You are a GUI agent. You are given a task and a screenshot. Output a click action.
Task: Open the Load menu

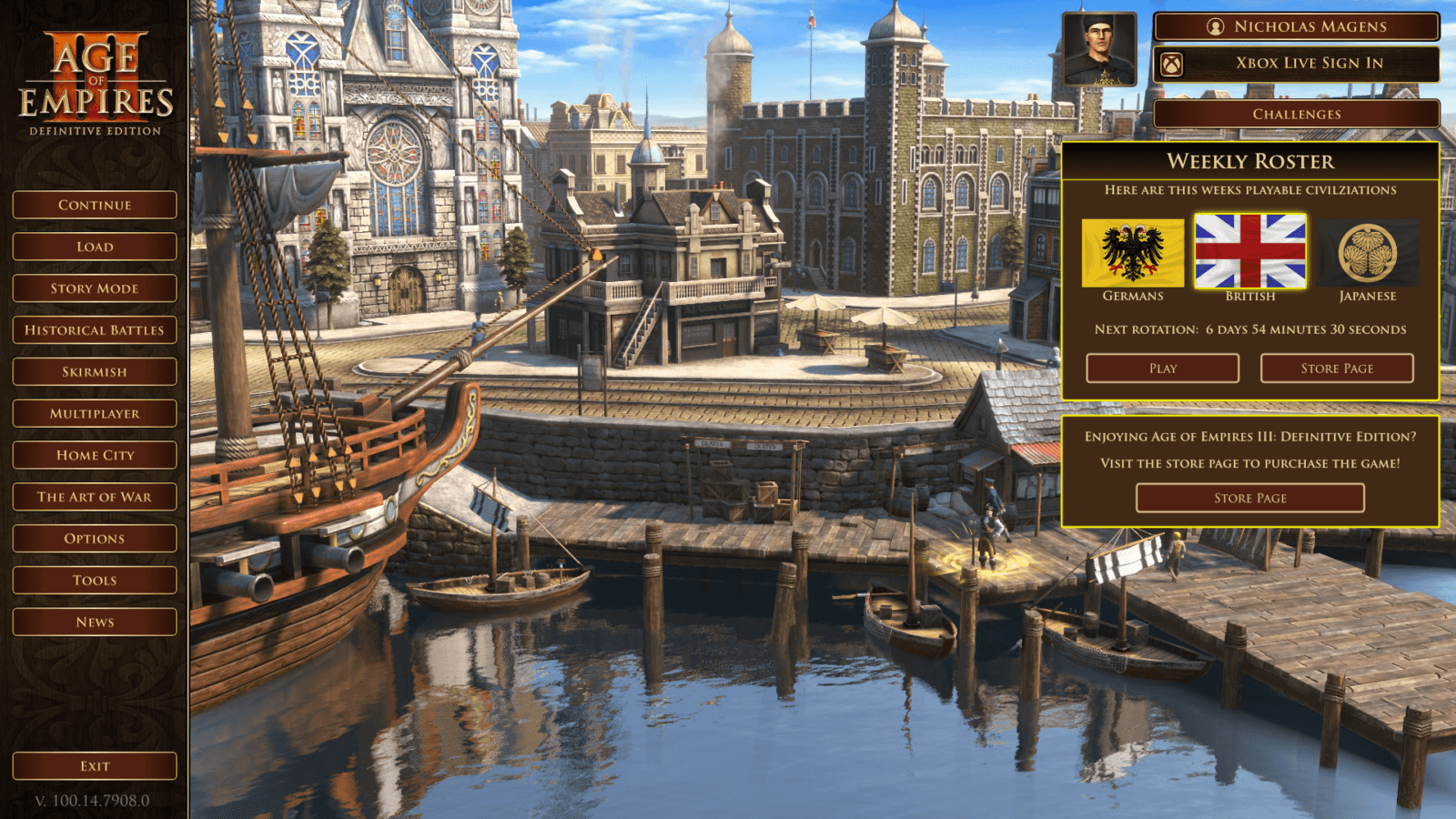[x=94, y=247]
